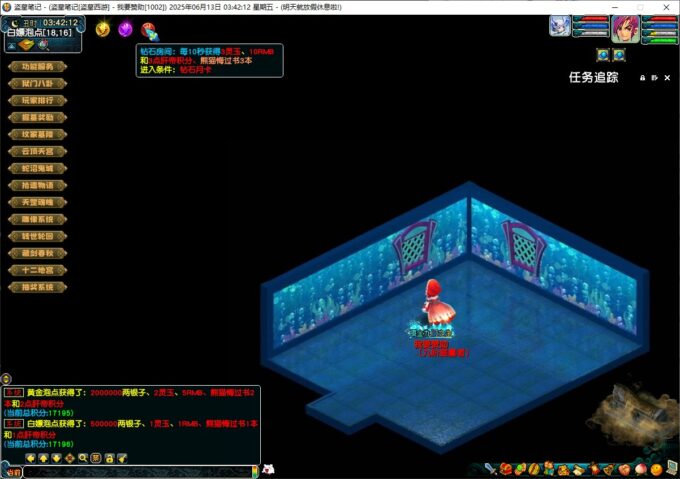Click the purple orb buff icon
Image resolution: width=680 pixels, height=479 pixels.
tap(125, 29)
